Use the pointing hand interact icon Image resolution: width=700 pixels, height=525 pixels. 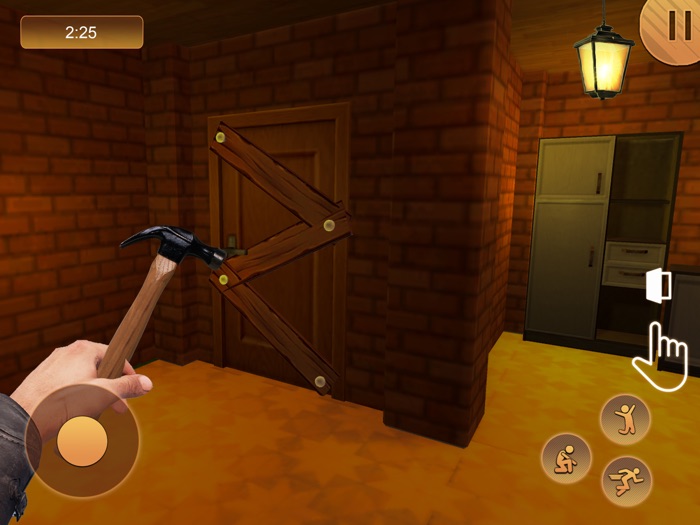point(662,354)
